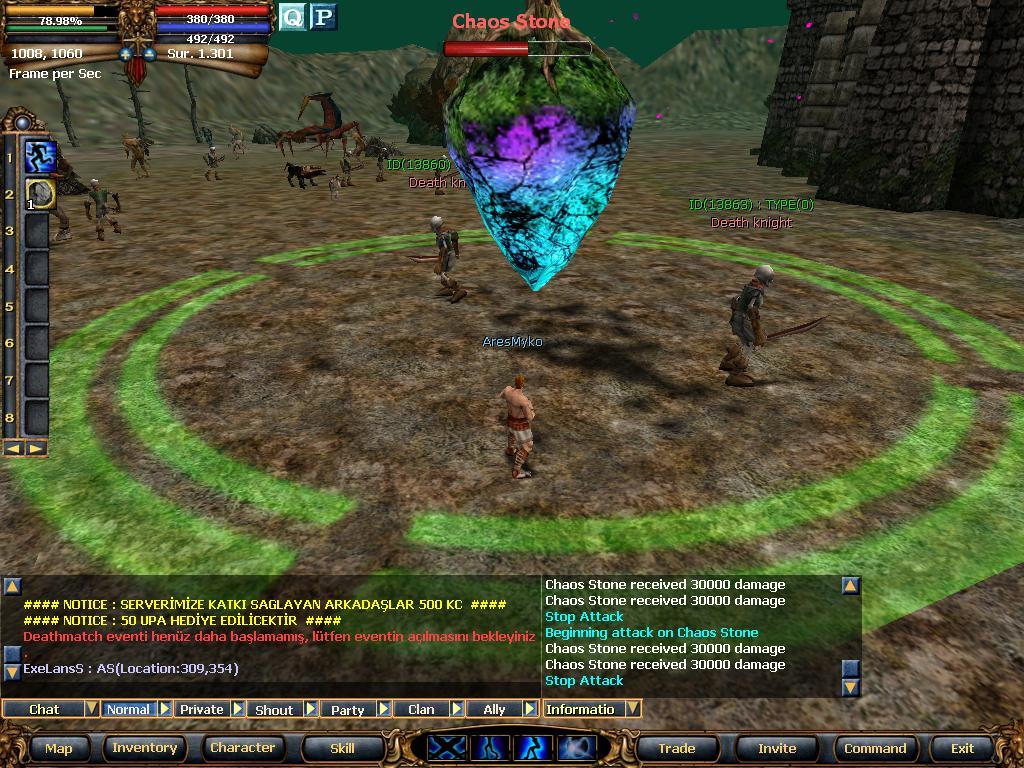Open the Clan chat tab
The image size is (1024, 768).
[421, 709]
